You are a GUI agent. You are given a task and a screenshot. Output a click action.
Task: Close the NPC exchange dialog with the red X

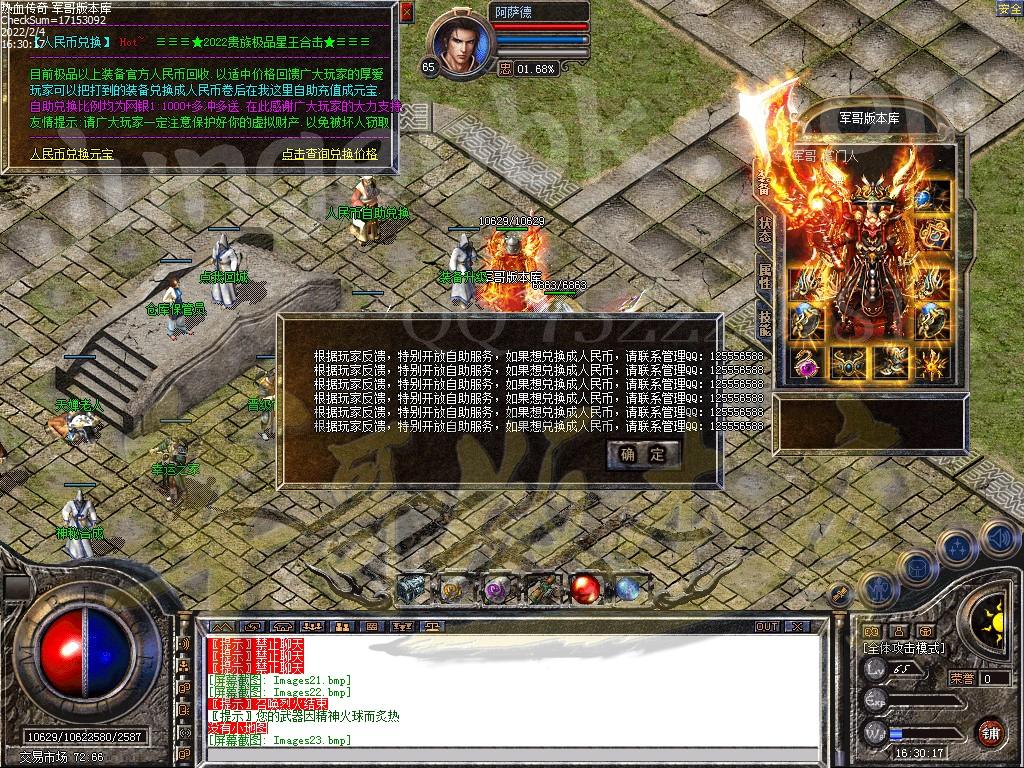pyautogui.click(x=406, y=13)
